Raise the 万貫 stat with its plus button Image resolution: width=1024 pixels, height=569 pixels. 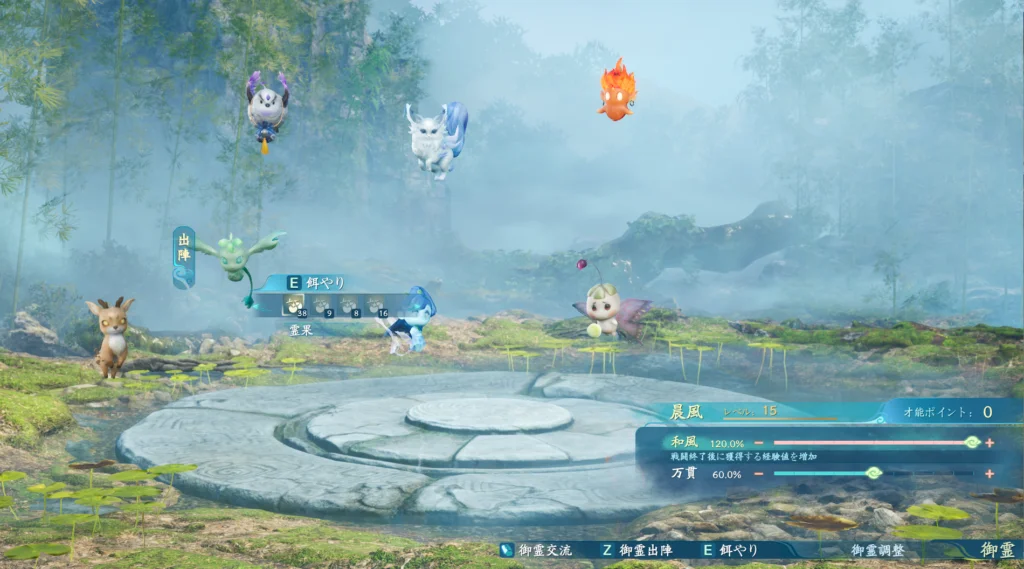[989, 474]
